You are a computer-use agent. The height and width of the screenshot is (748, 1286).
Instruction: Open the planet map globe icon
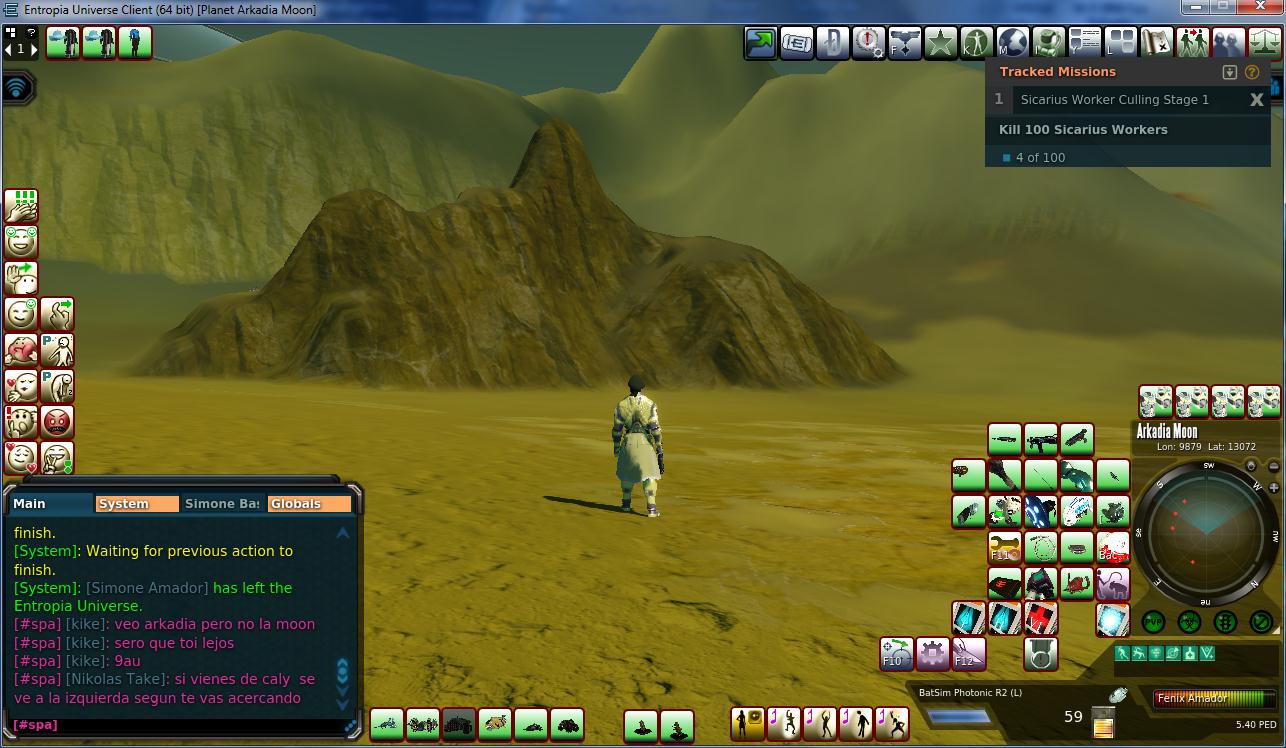[x=1012, y=43]
